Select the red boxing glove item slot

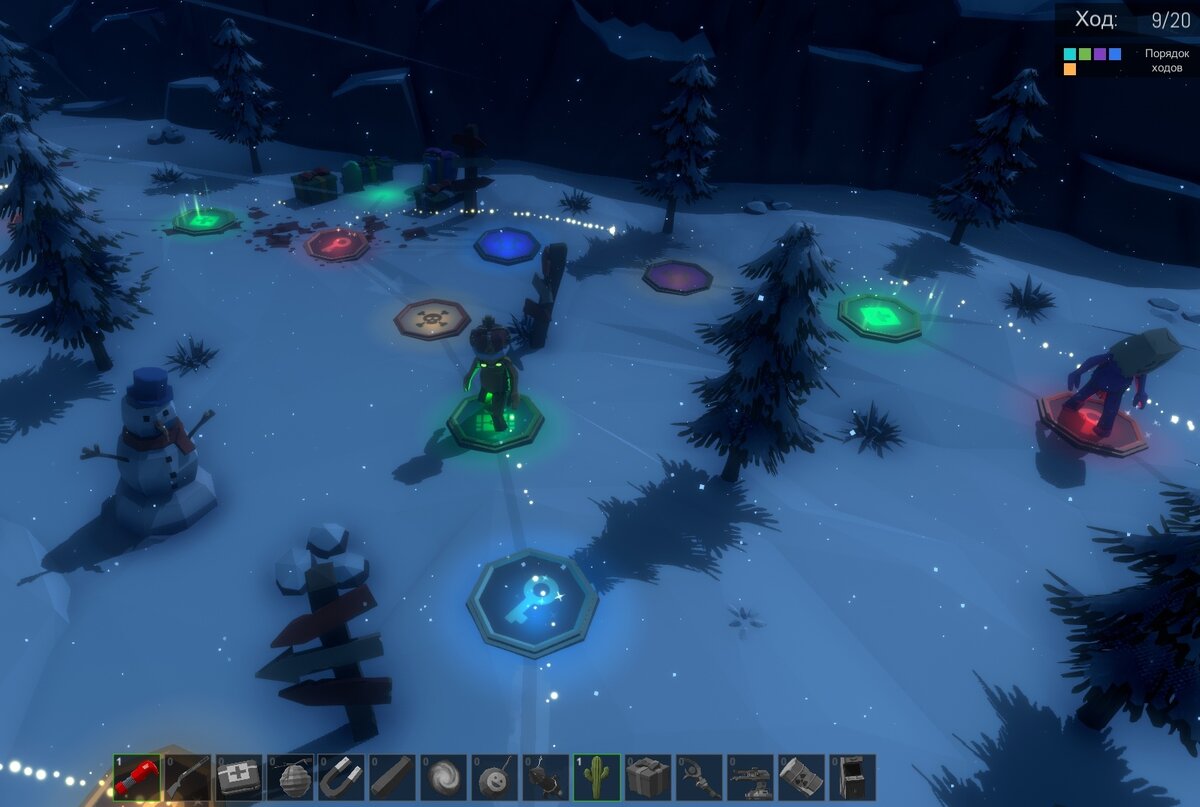(136, 777)
